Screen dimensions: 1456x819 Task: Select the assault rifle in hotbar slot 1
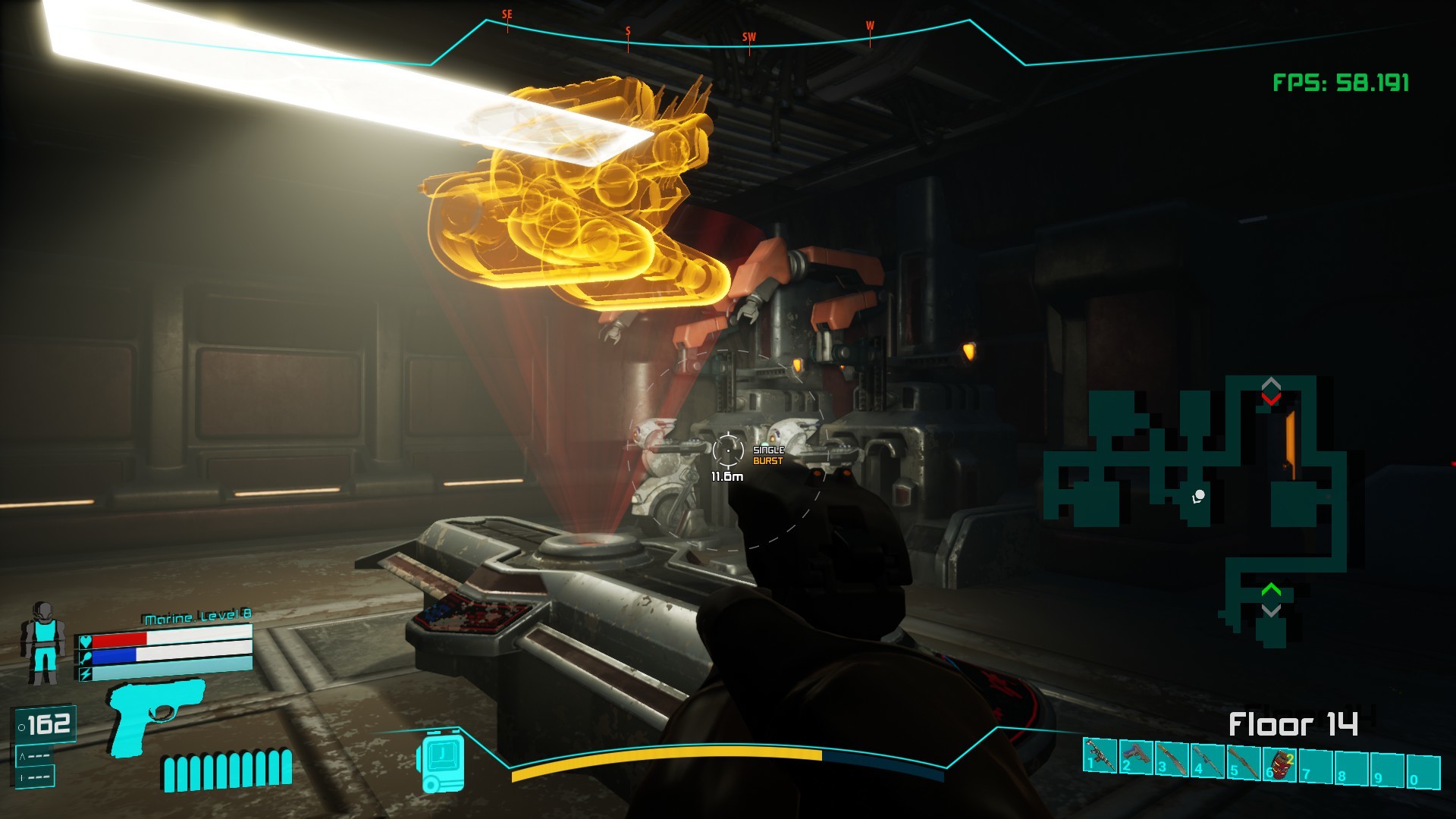(x=1101, y=756)
